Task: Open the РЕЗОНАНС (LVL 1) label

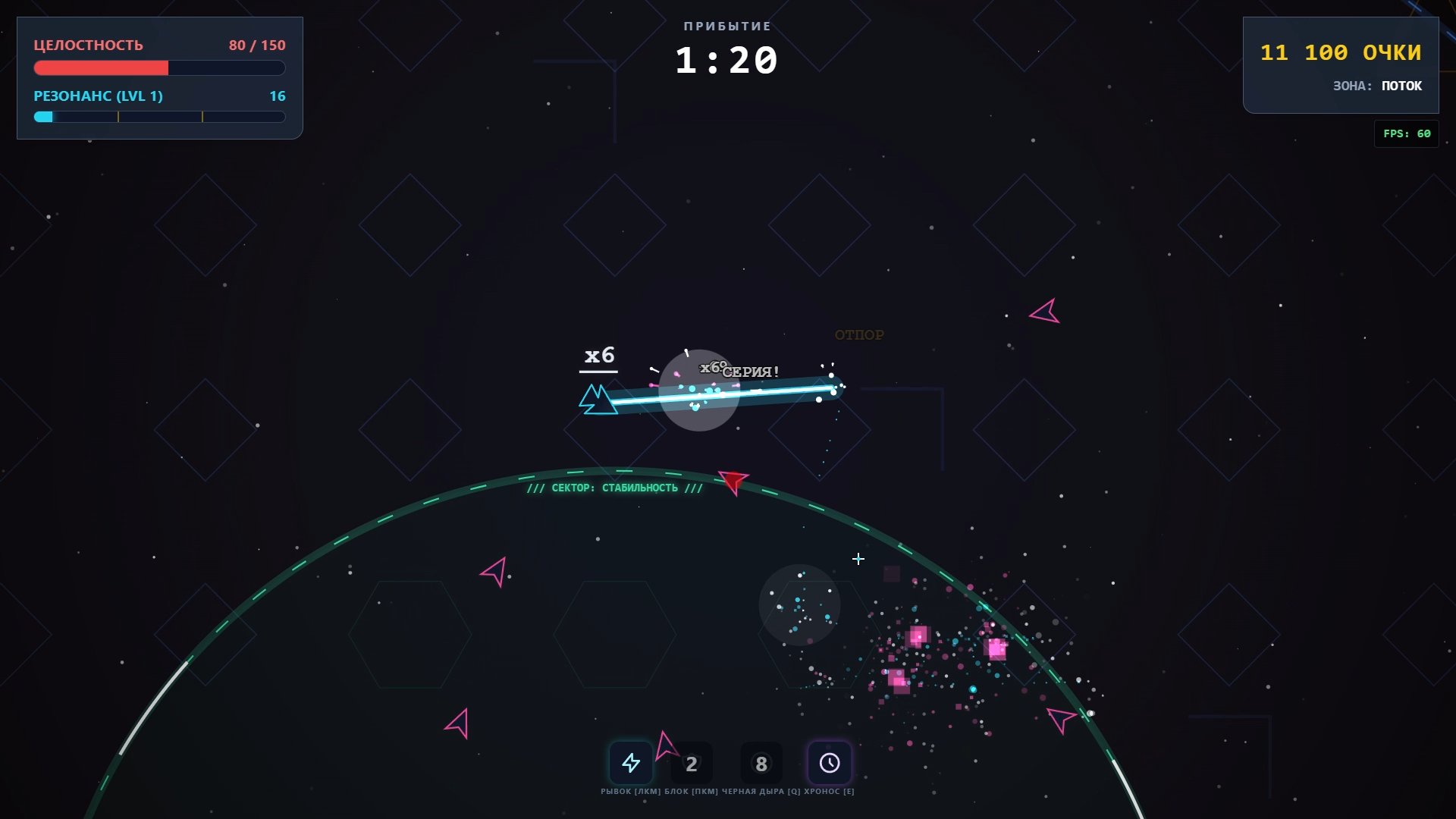Action: [97, 96]
